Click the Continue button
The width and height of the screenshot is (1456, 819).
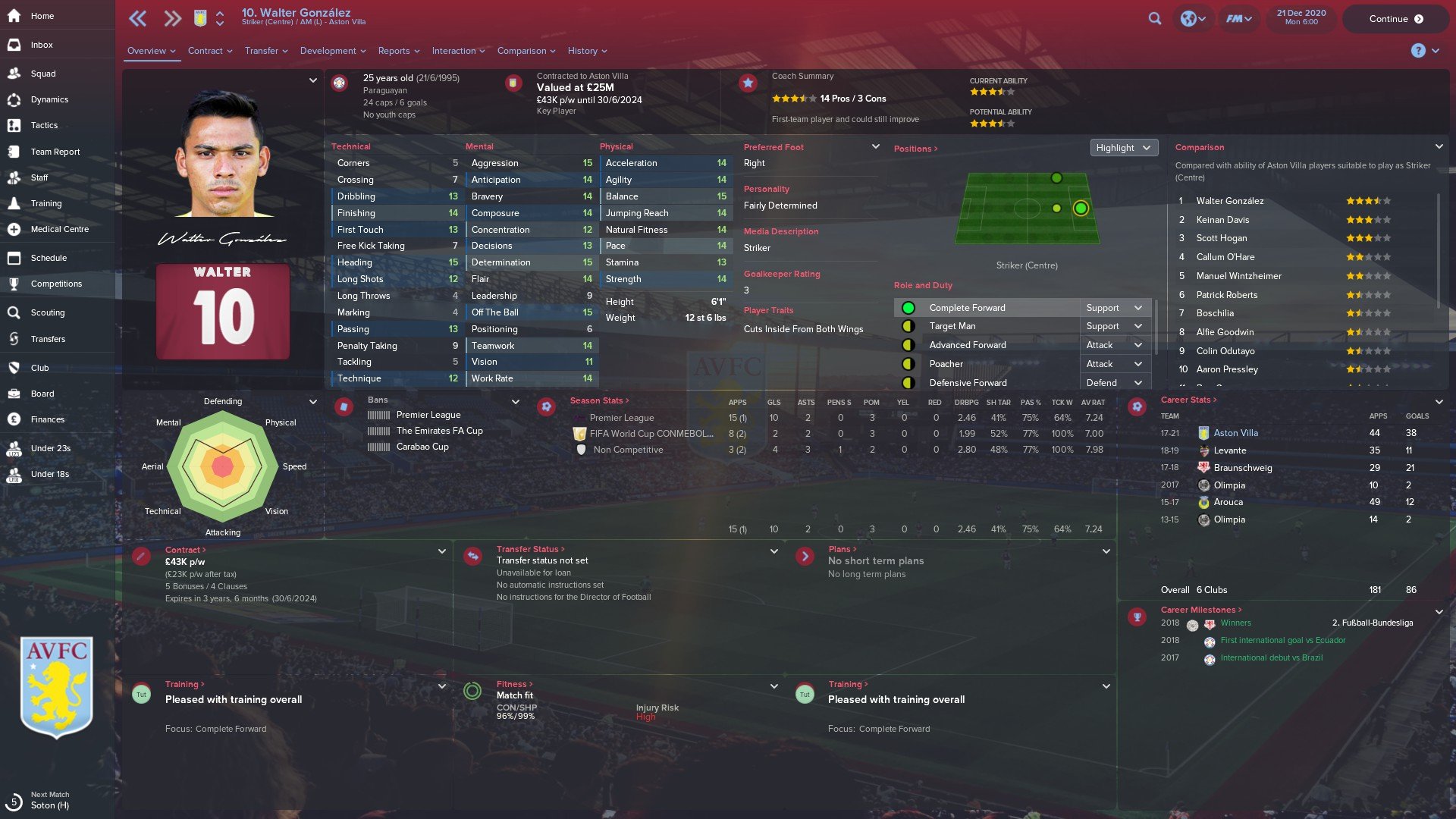1395,19
